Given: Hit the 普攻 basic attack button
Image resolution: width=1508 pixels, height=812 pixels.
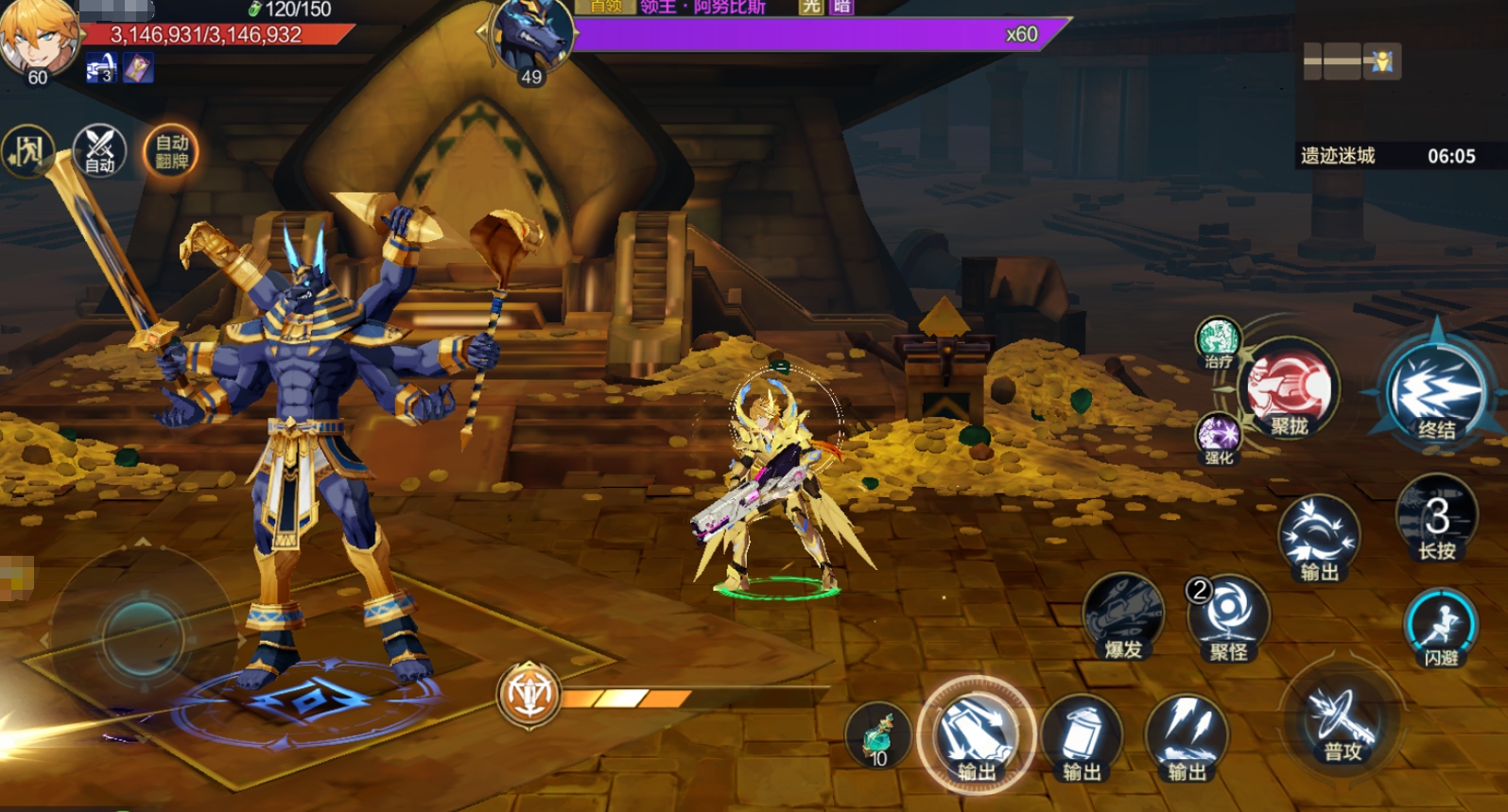Looking at the screenshot, I should click(x=1343, y=724).
